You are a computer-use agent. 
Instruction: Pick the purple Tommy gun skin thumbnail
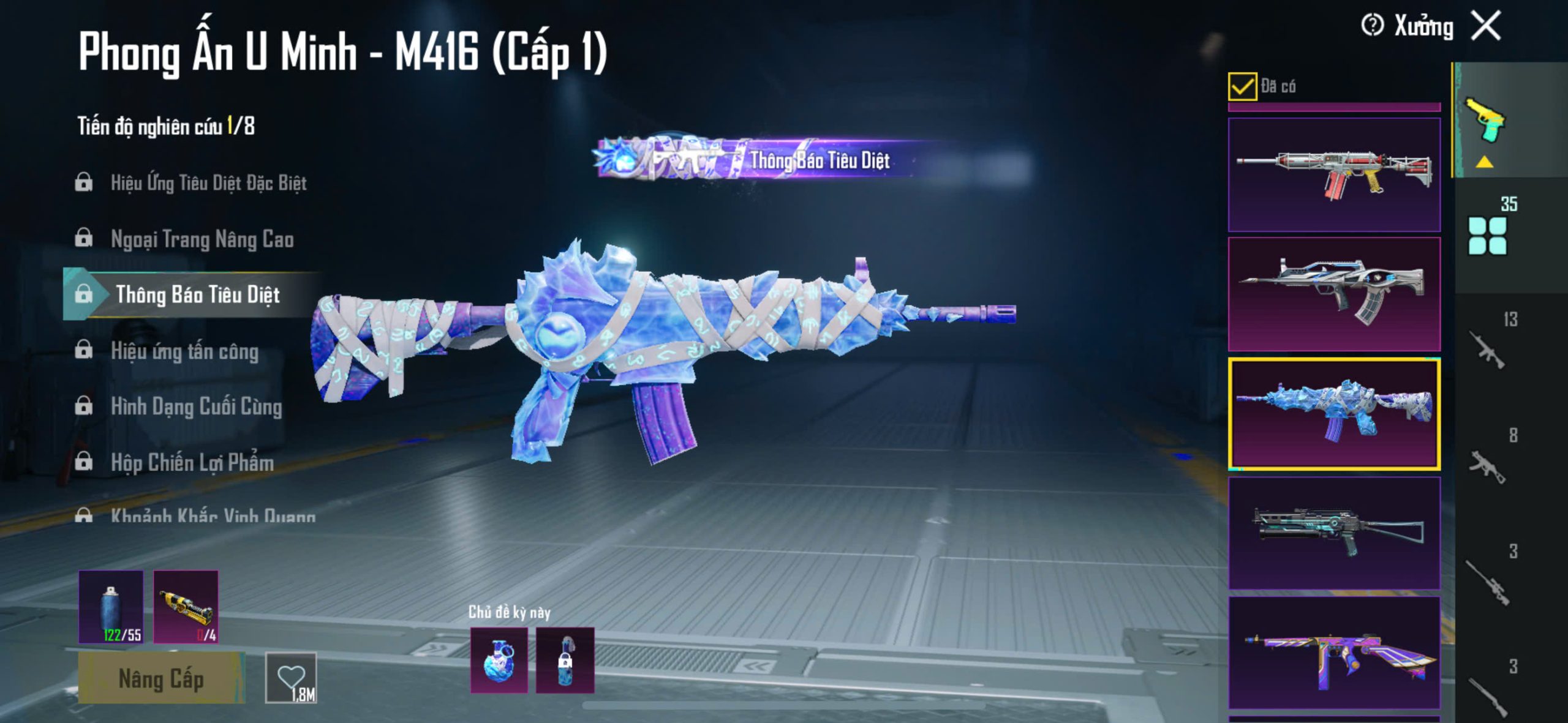[1334, 653]
